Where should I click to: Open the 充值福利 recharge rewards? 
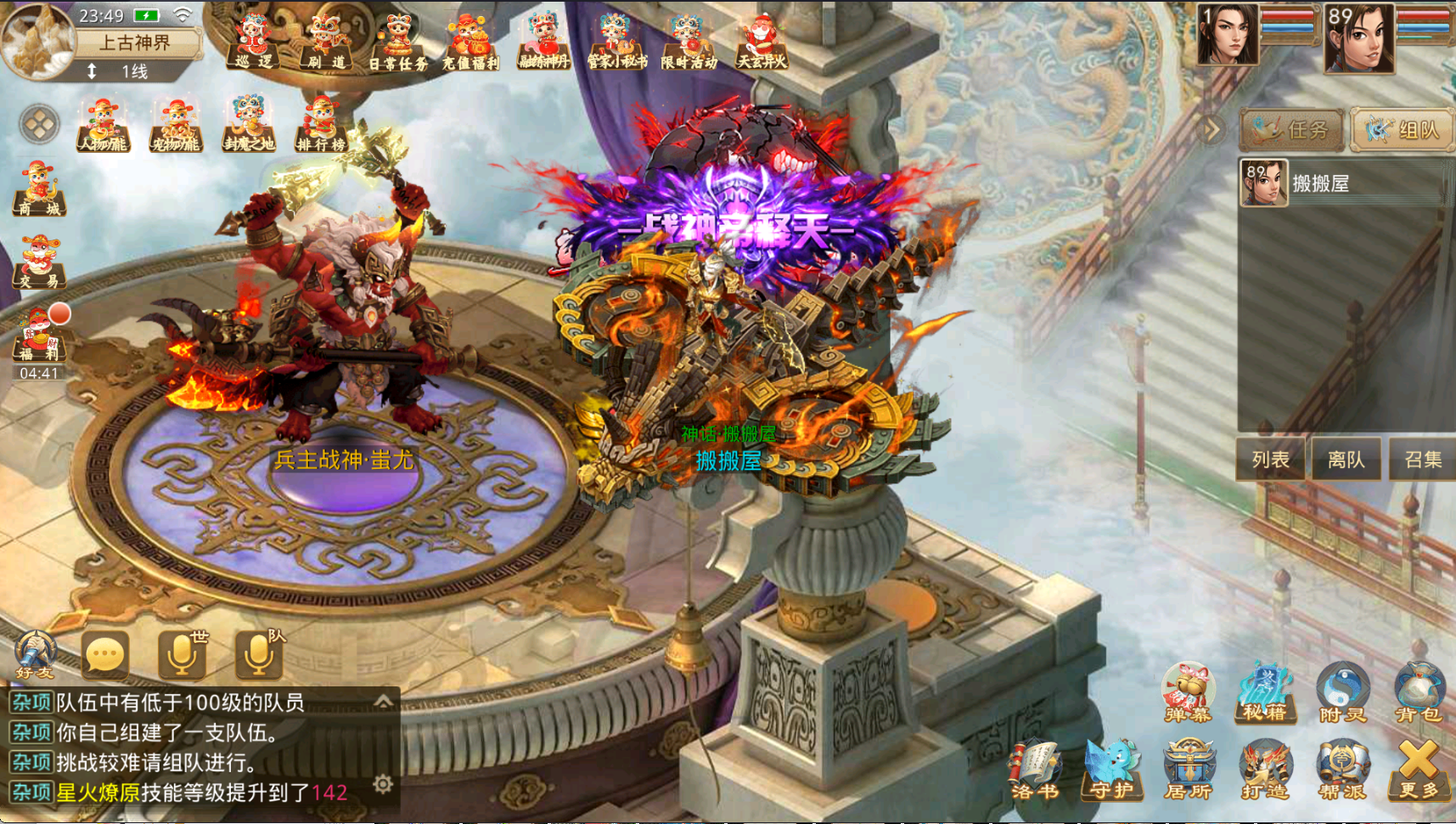point(470,42)
